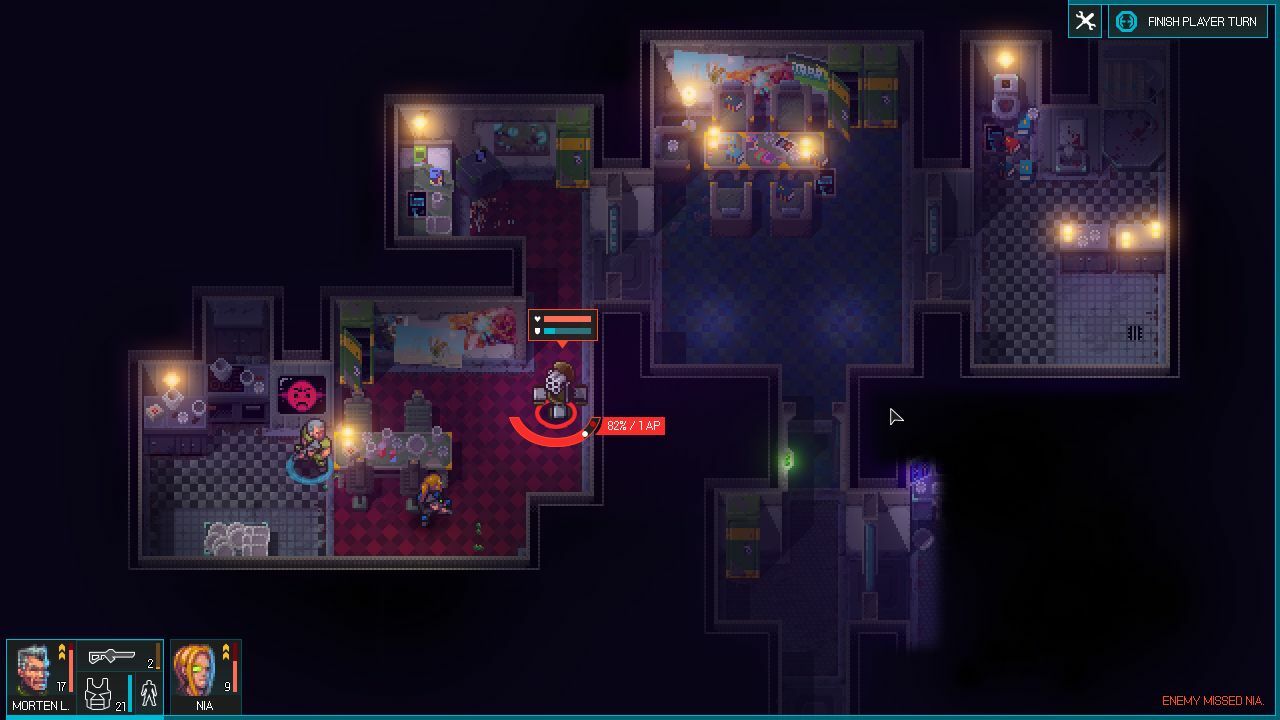Click the shield icon in the enemy tooltip
Viewport: 1280px width, 720px height.
coord(538,331)
